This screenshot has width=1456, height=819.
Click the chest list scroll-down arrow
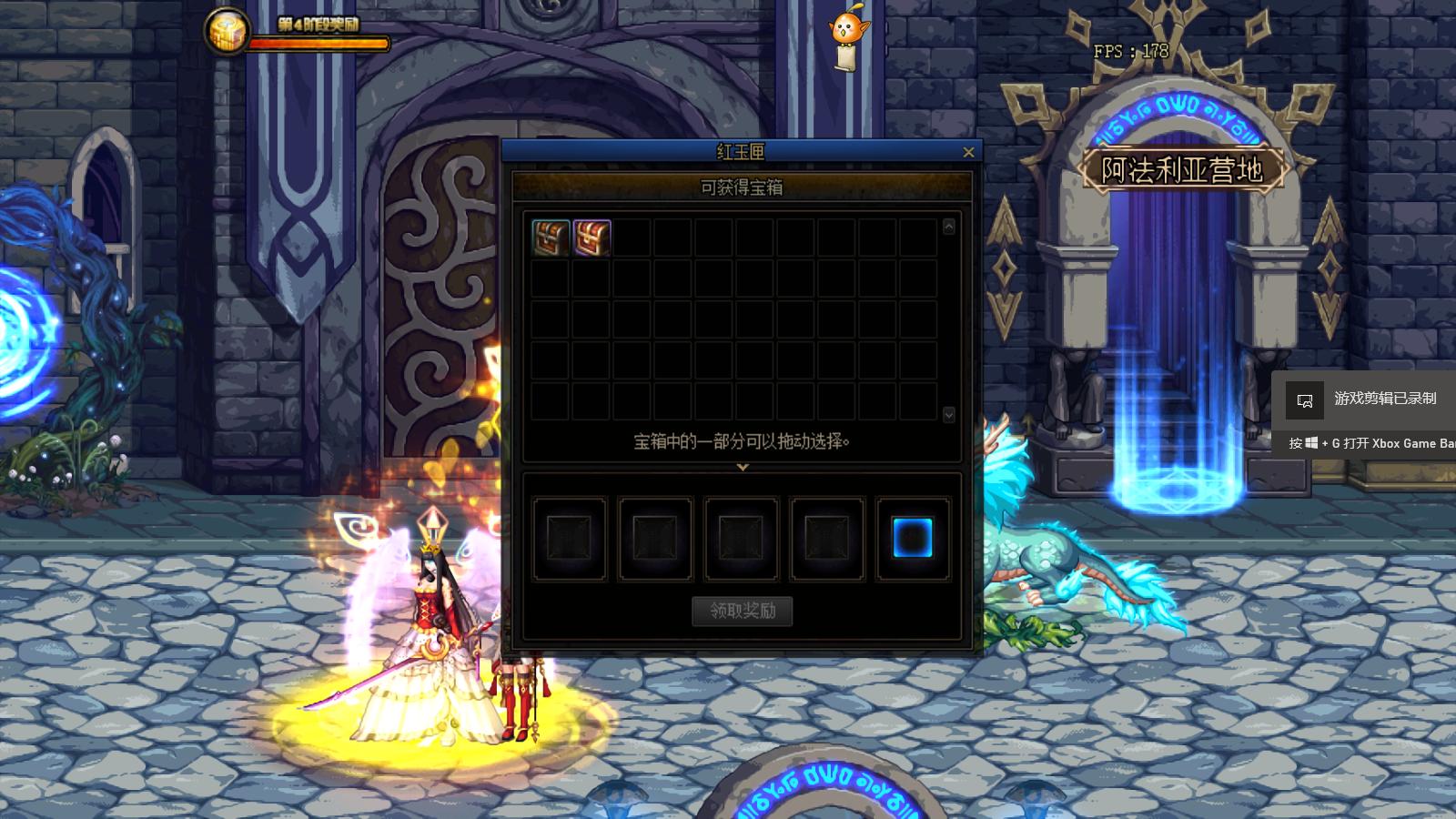pyautogui.click(x=948, y=414)
